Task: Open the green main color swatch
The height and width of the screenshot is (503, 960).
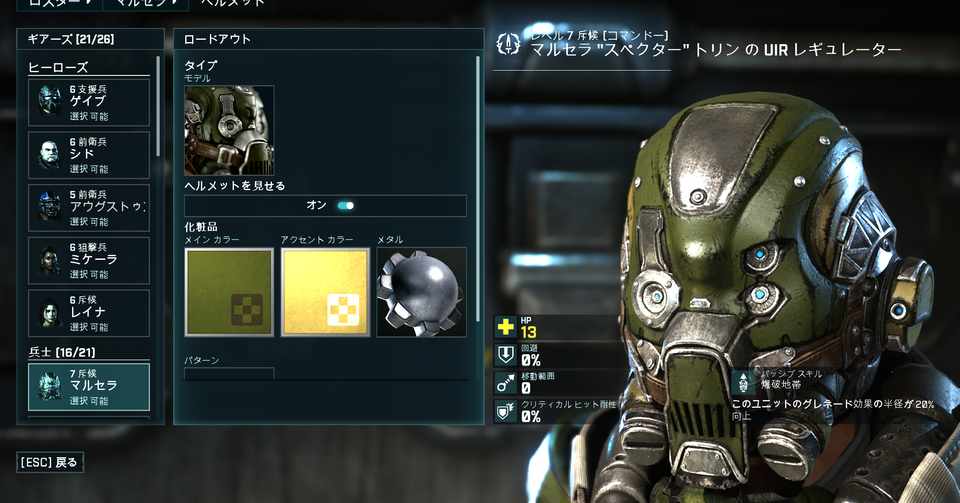Action: pyautogui.click(x=229, y=292)
